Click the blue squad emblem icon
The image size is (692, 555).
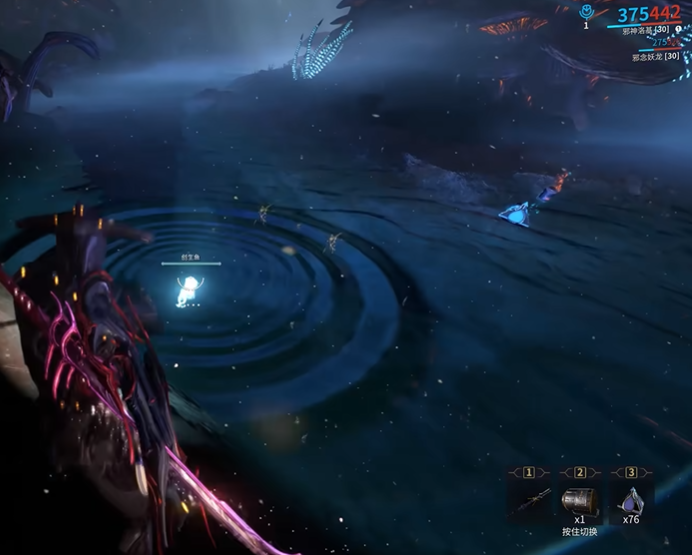587,12
